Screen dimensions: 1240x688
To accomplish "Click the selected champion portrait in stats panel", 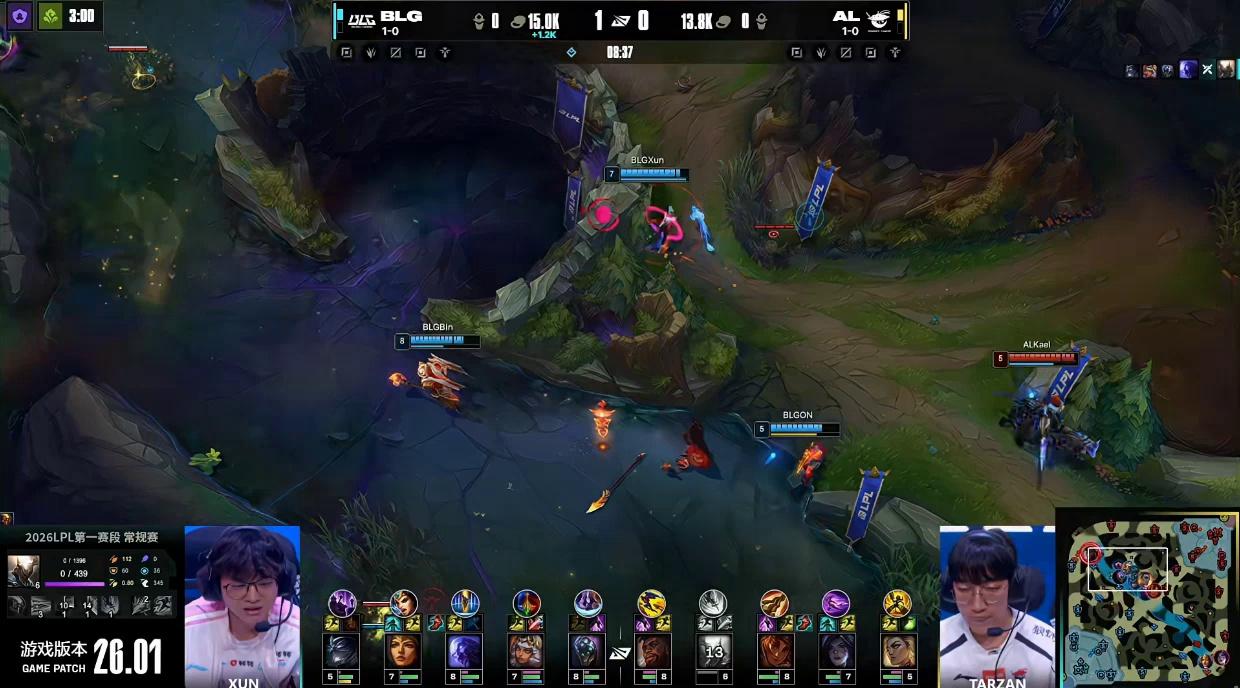I will click(23, 571).
